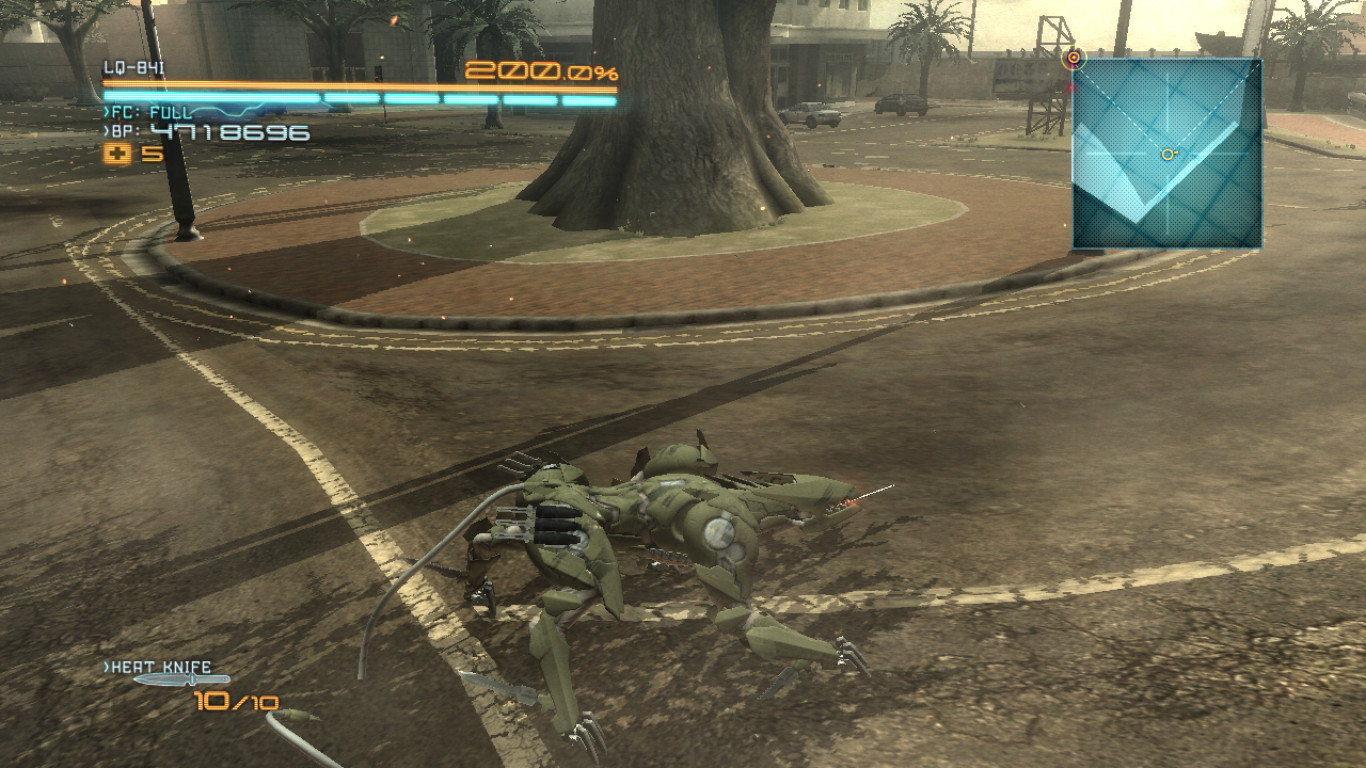Select the orange objective dot on the minimap
Viewport: 1366px width, 768px height.
[1166, 154]
